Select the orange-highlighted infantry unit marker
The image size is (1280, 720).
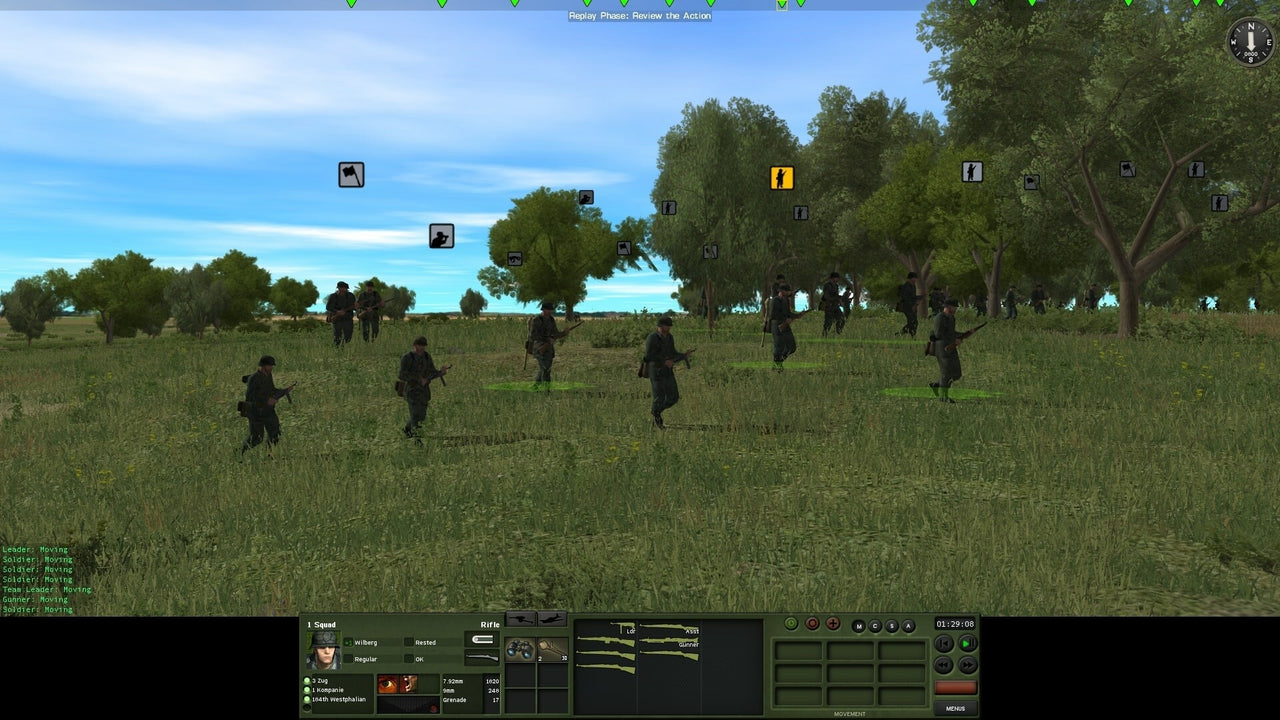[x=781, y=177]
